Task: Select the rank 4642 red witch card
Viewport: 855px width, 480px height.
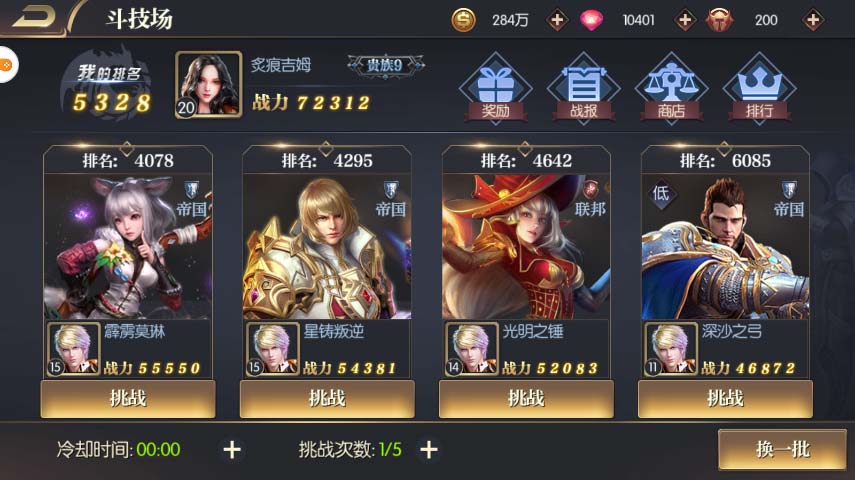Action: (x=525, y=245)
